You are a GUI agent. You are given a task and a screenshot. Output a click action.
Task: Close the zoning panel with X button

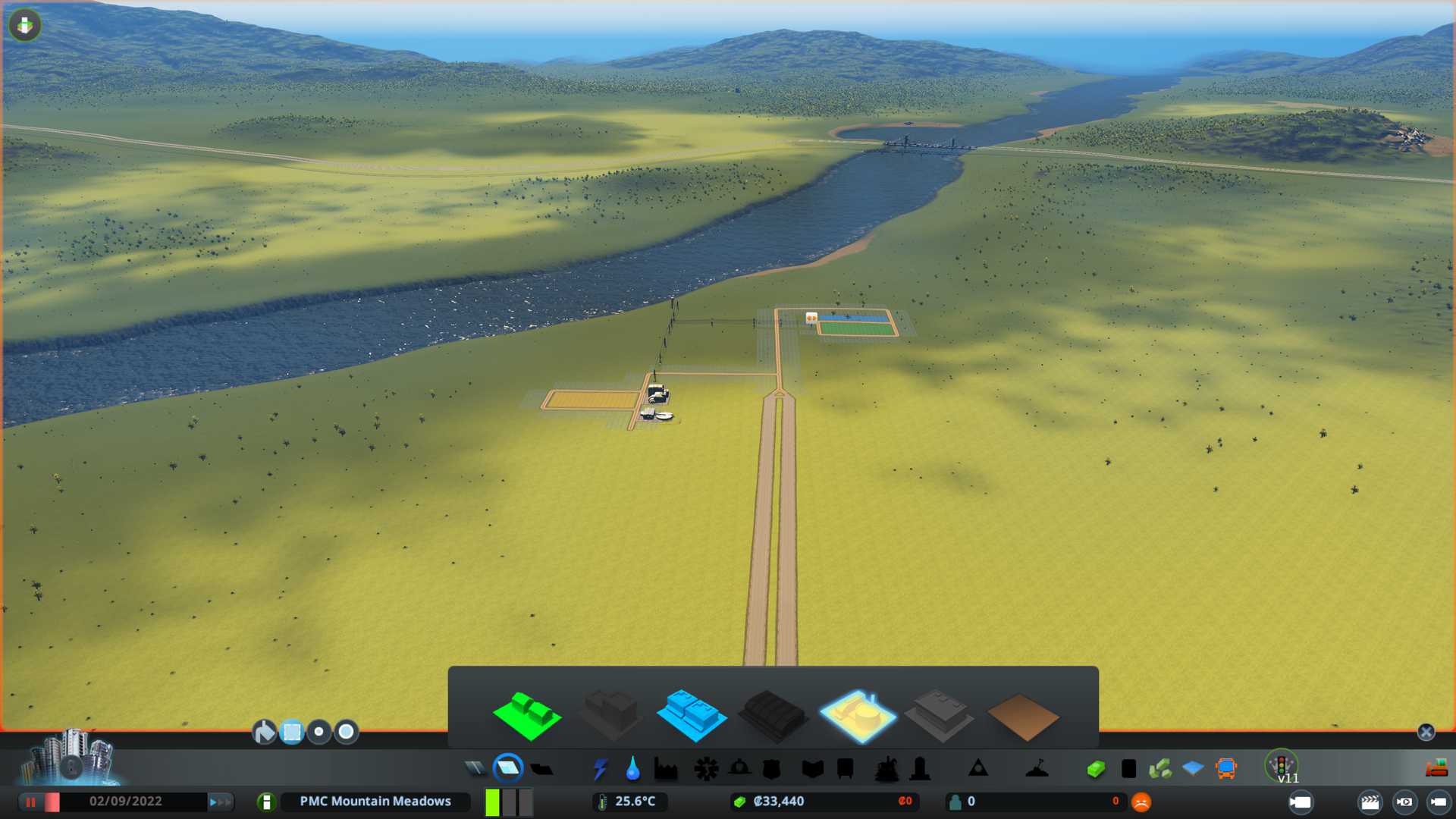click(1426, 732)
